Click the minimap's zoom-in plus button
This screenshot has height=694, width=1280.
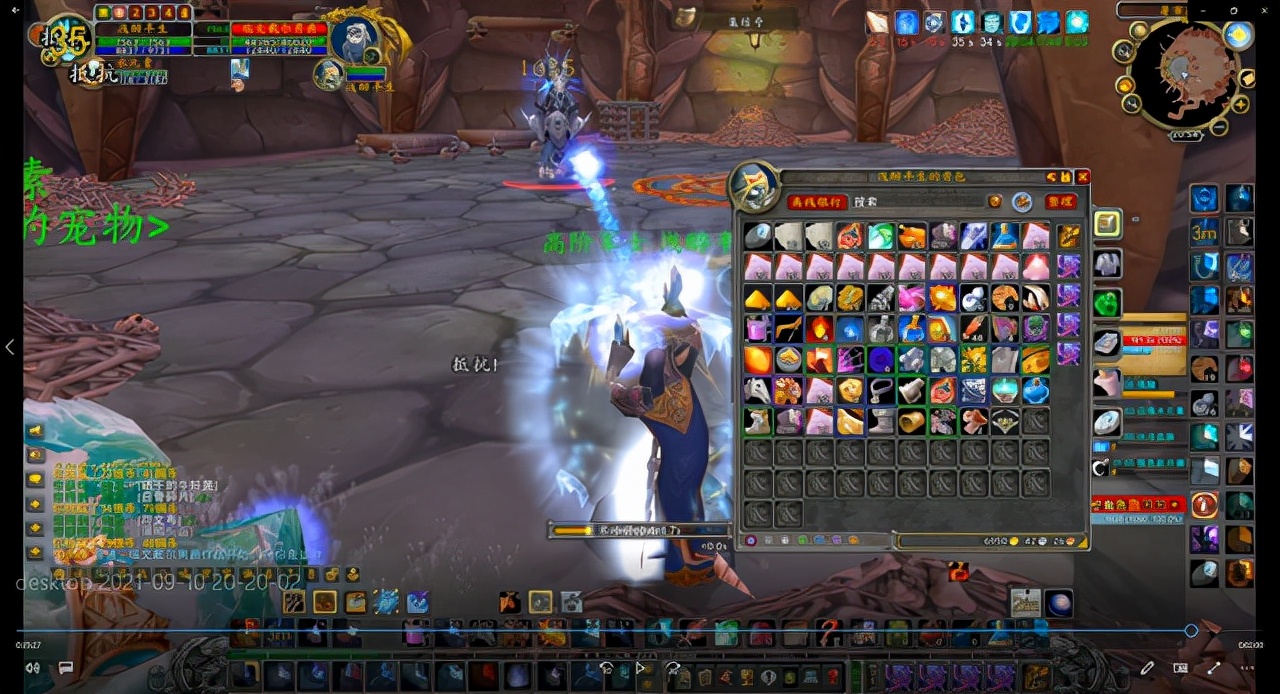(x=1240, y=104)
